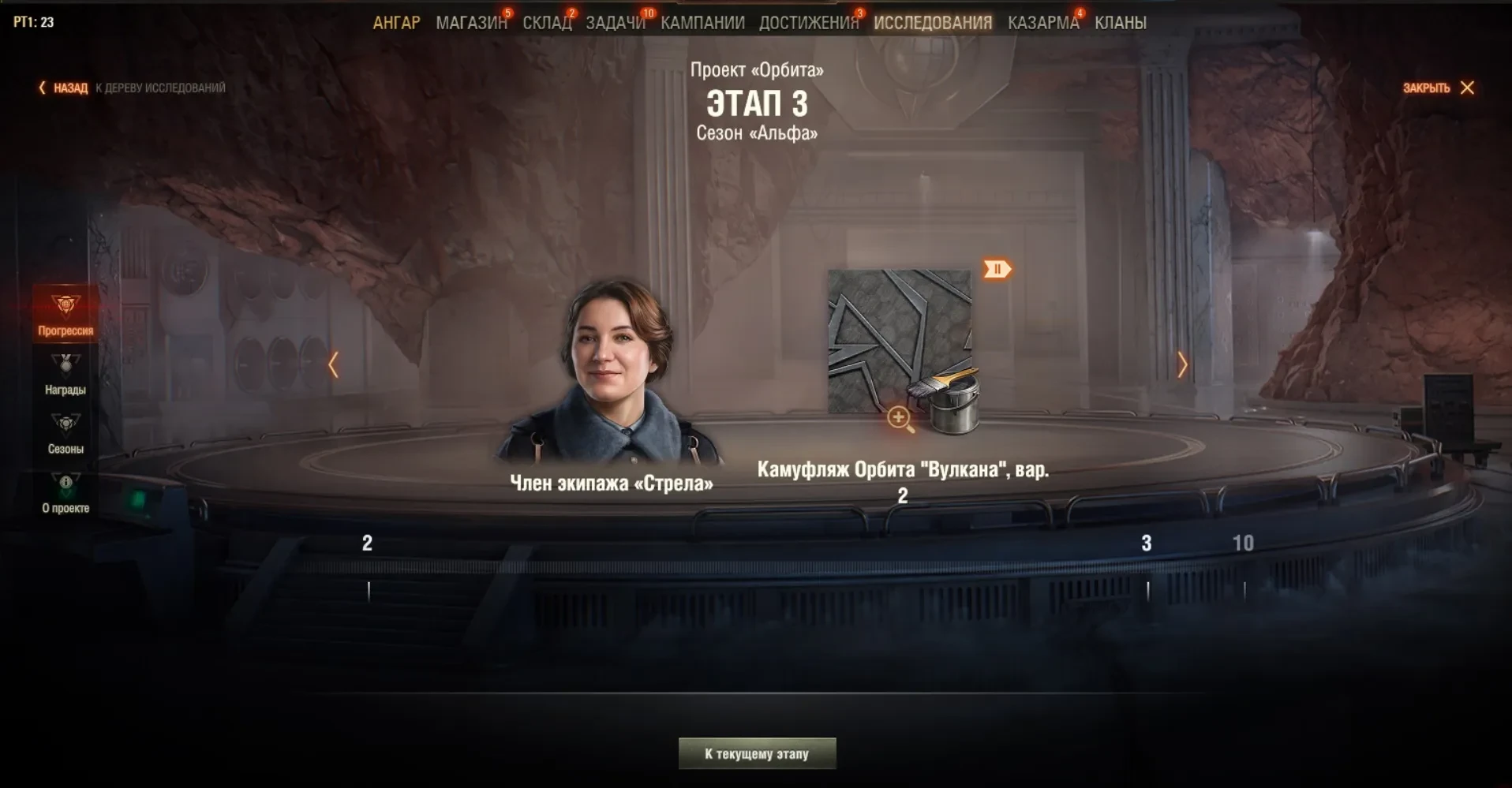
Task: Switch to the Сезоны side tab
Action: click(x=65, y=433)
